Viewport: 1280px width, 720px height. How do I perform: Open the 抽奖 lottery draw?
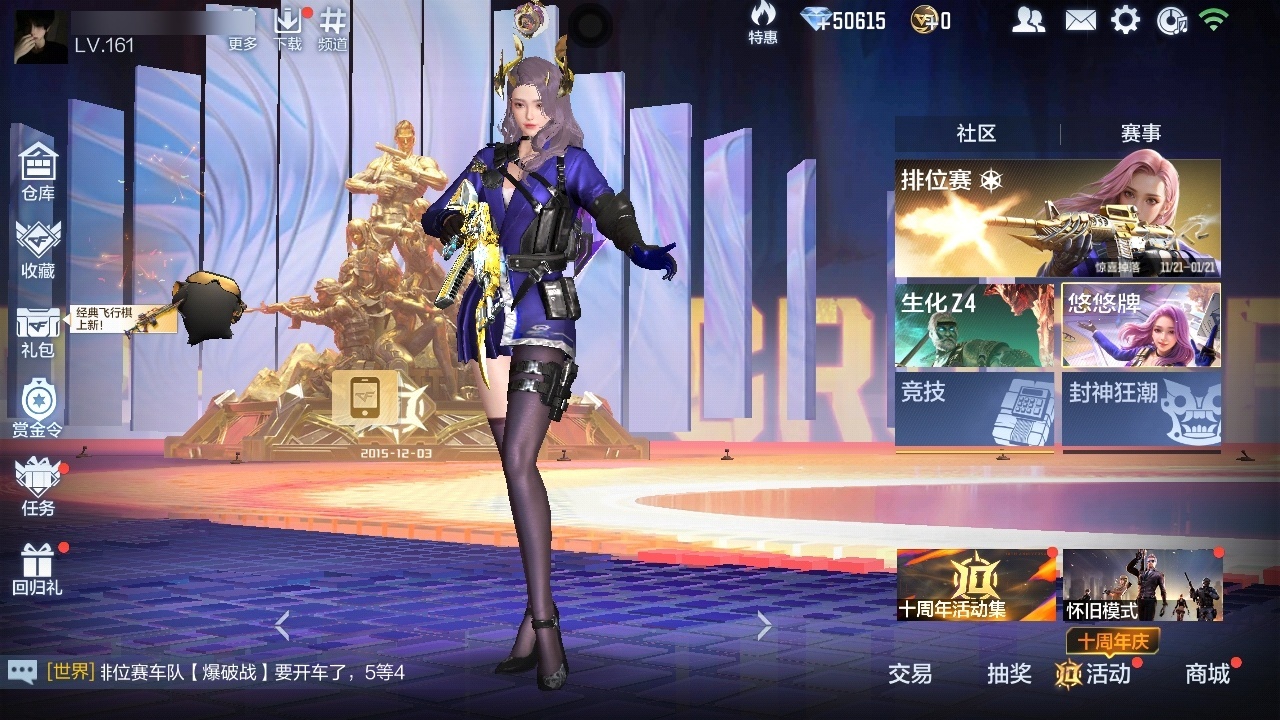click(x=1009, y=674)
